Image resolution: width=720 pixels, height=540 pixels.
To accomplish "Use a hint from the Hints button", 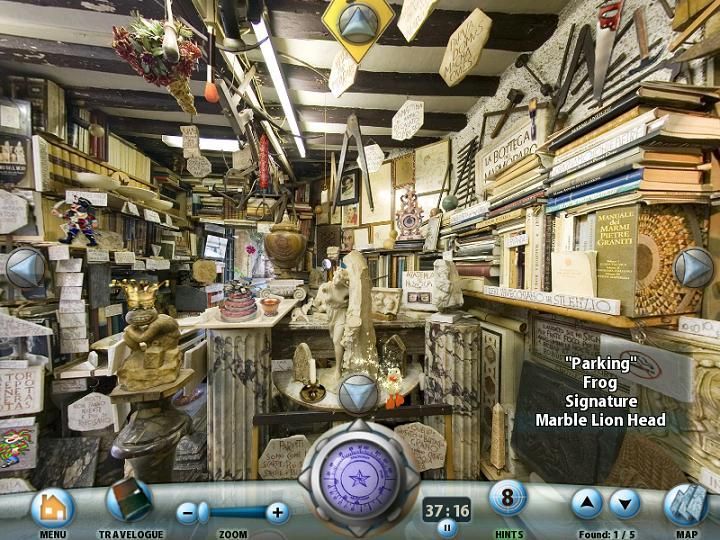I will tap(508, 498).
